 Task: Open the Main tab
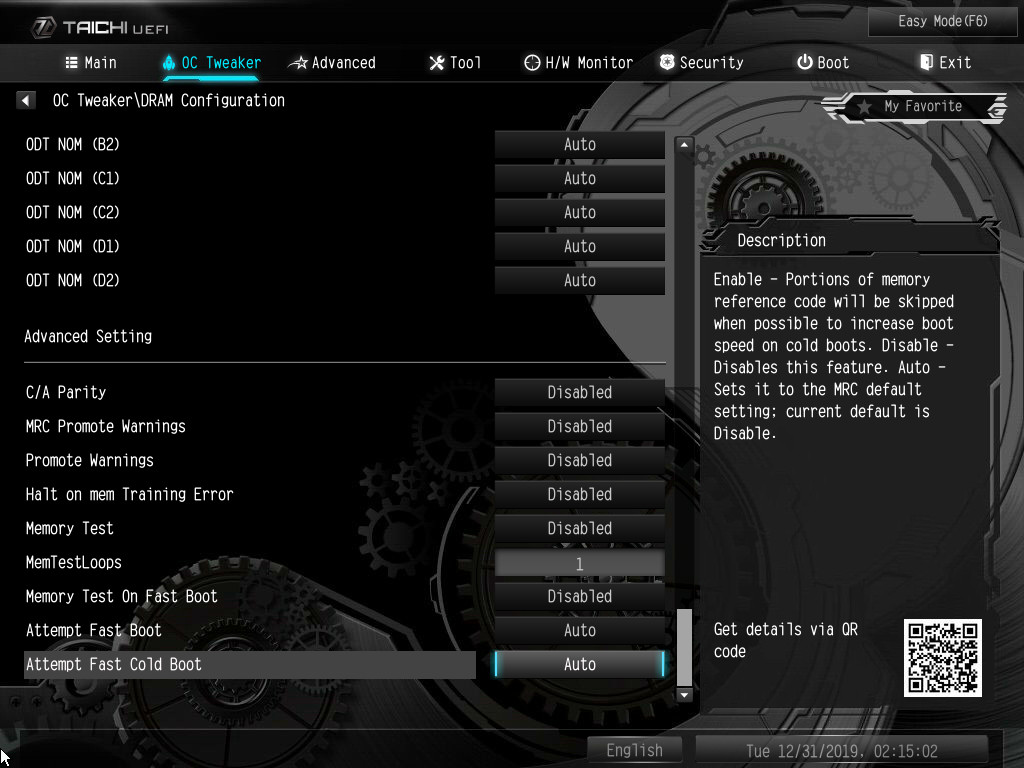(x=91, y=62)
